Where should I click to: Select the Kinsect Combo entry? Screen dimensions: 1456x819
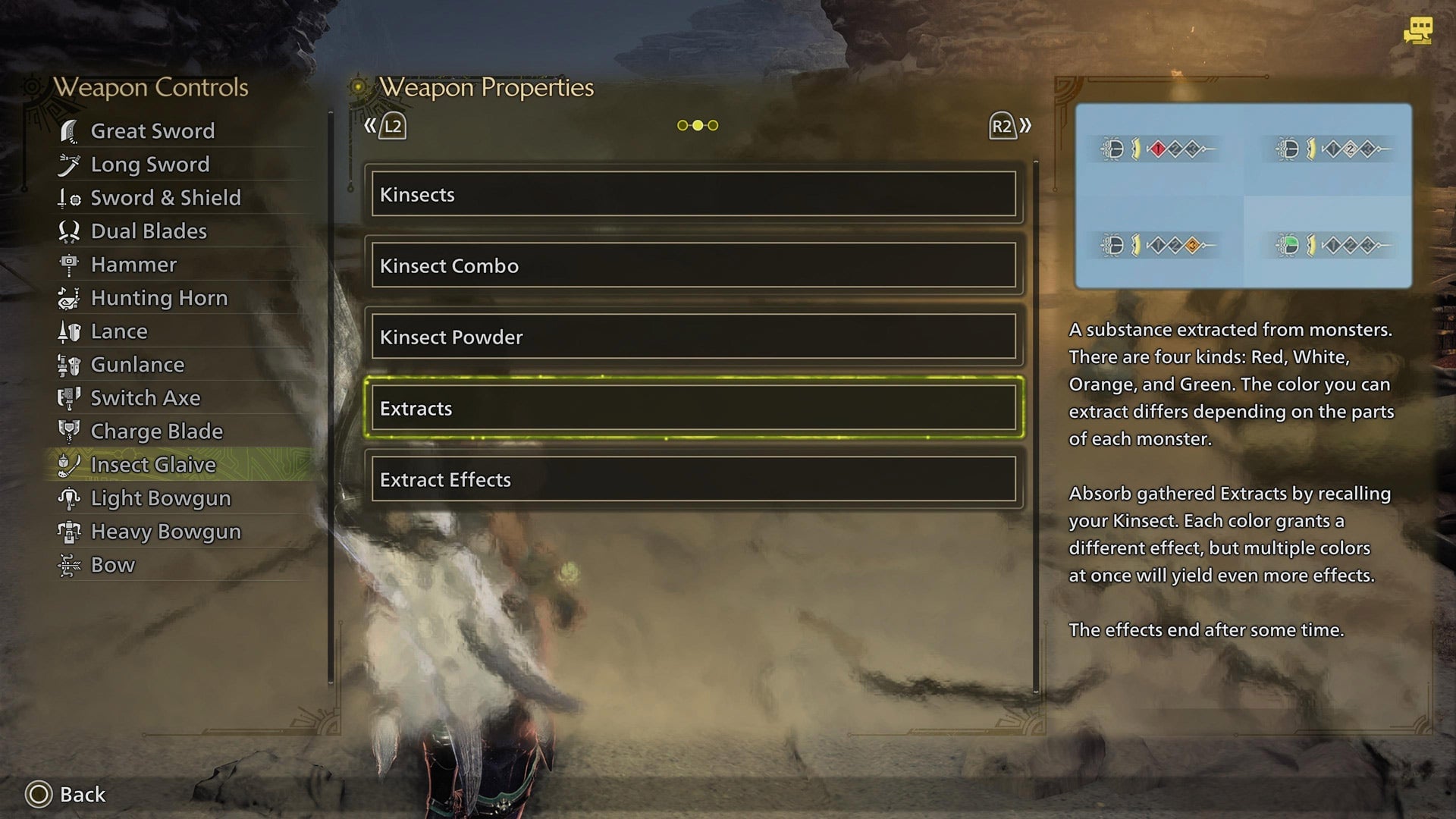pos(695,266)
